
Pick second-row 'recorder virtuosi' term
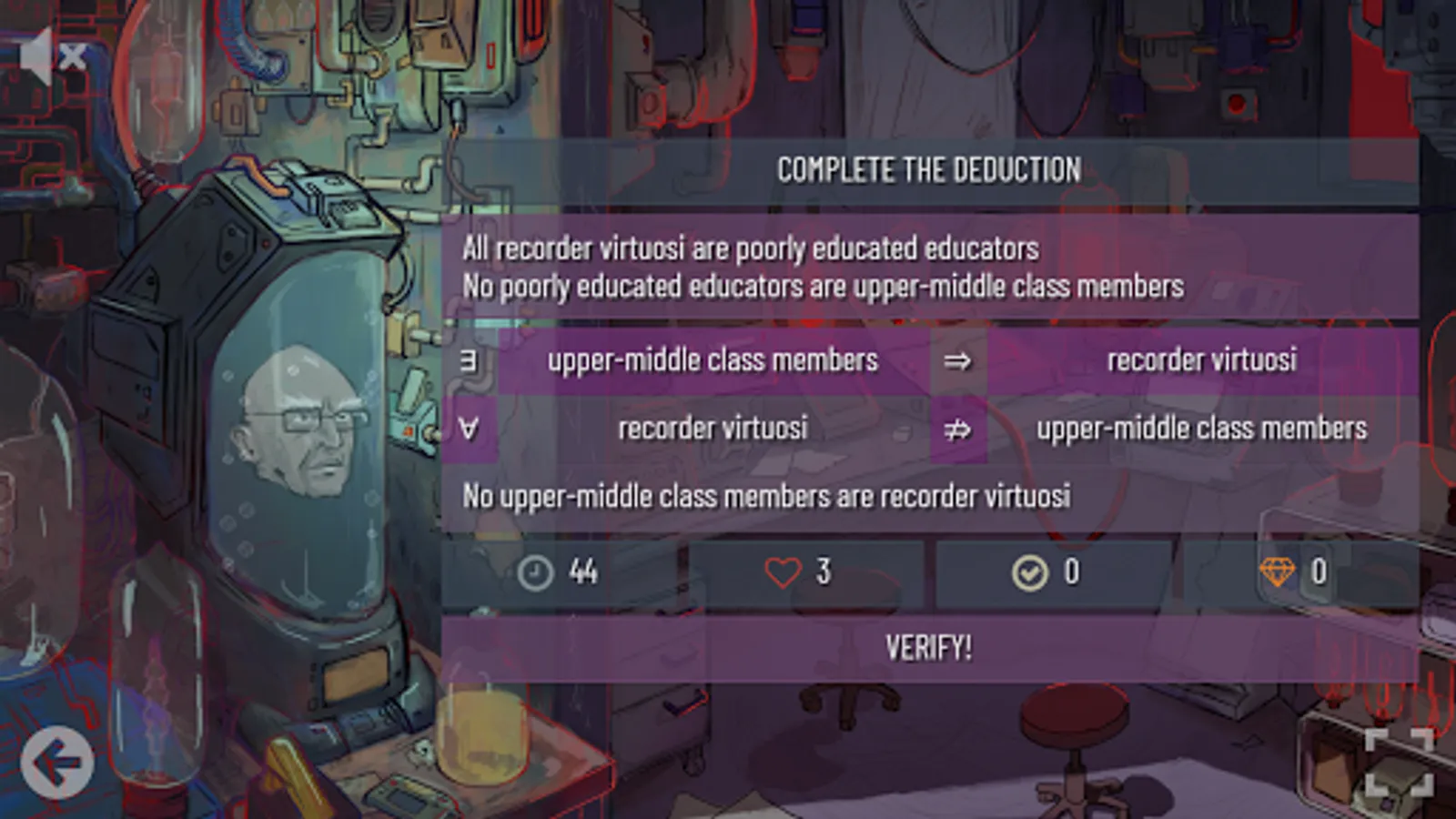[713, 429]
